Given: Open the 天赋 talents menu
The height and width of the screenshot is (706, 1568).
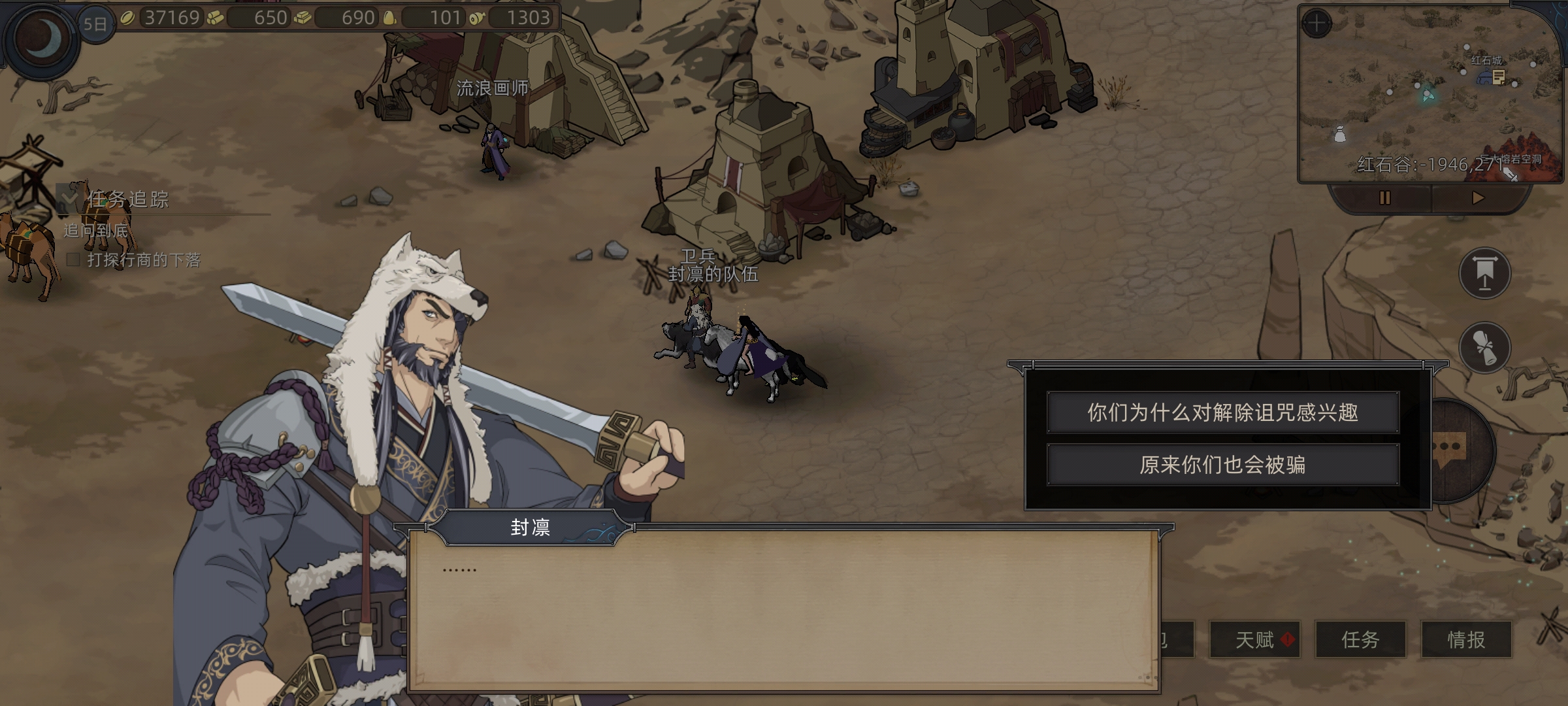Looking at the screenshot, I should [x=1255, y=639].
